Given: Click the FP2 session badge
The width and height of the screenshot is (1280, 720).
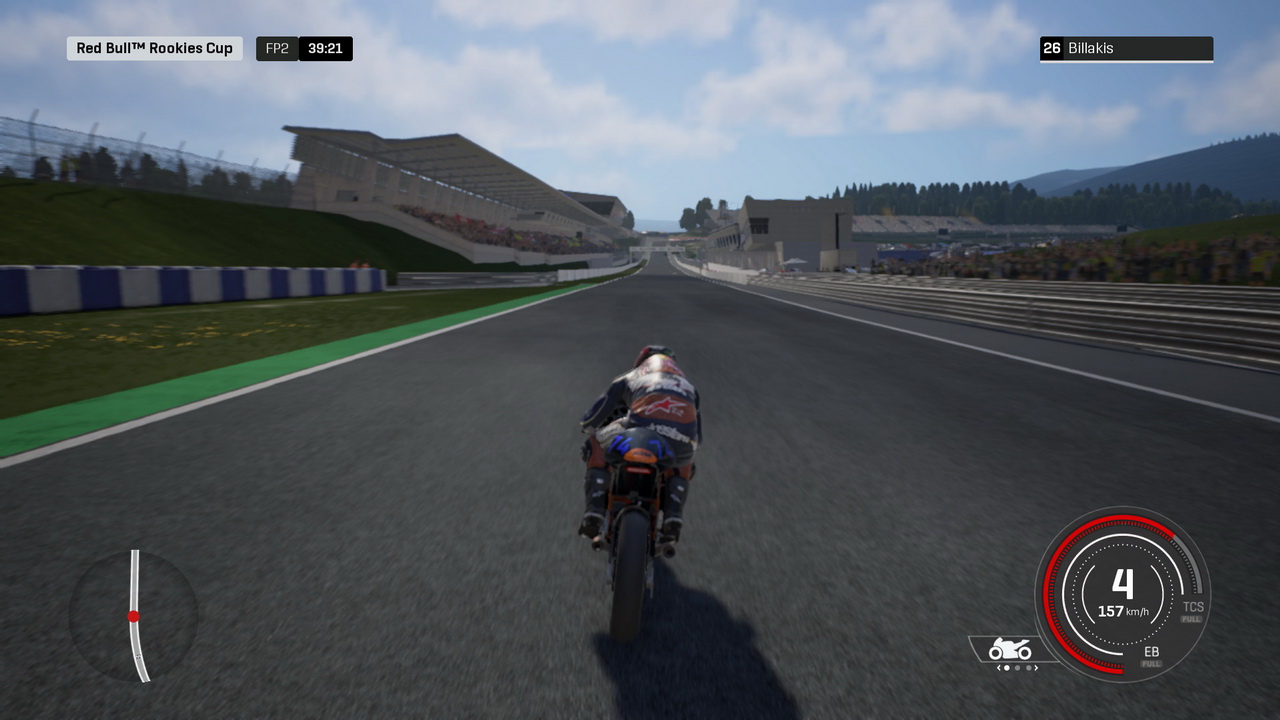Looking at the screenshot, I should point(277,48).
